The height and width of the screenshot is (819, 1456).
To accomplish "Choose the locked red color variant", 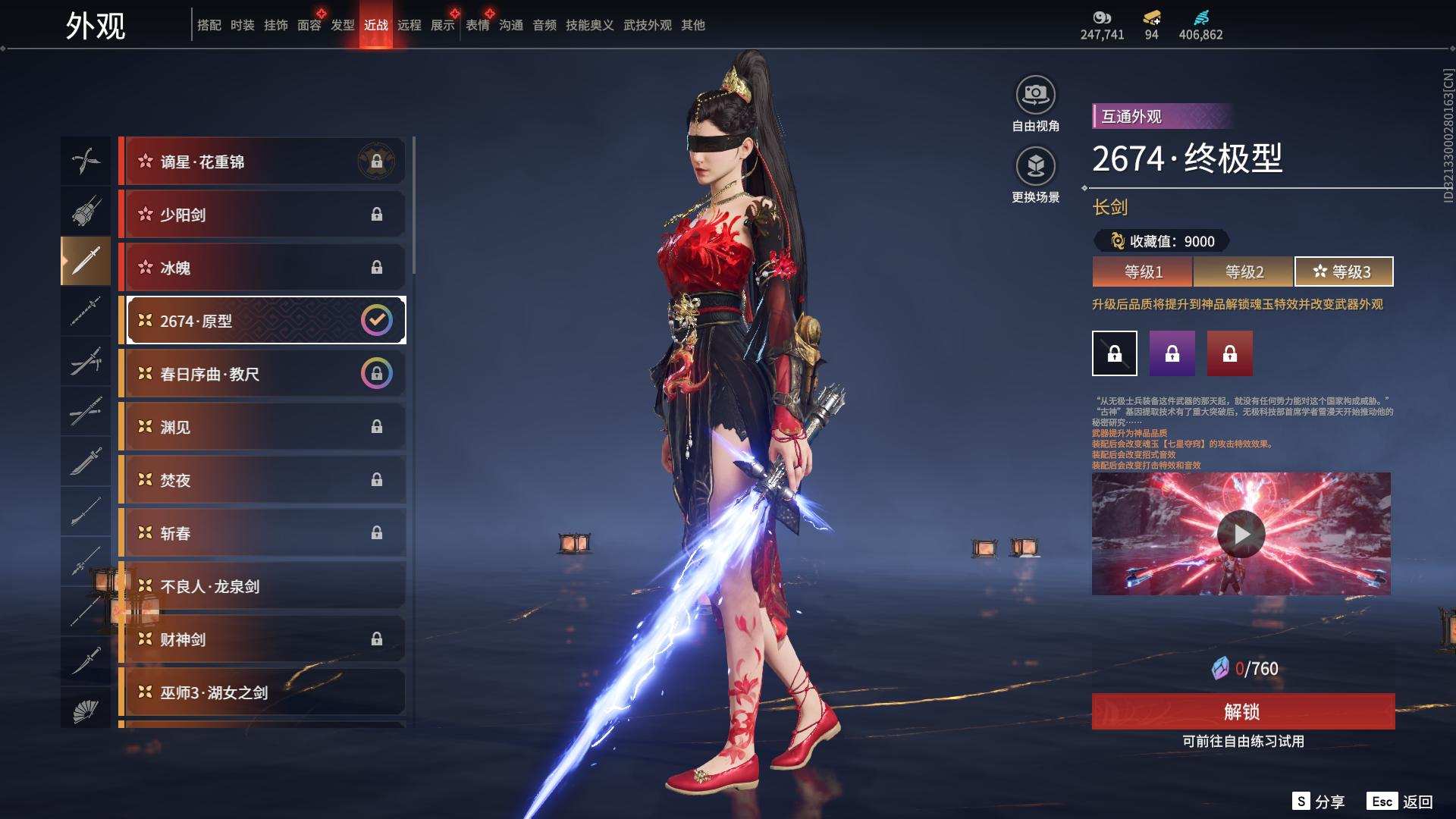I will coord(1229,353).
